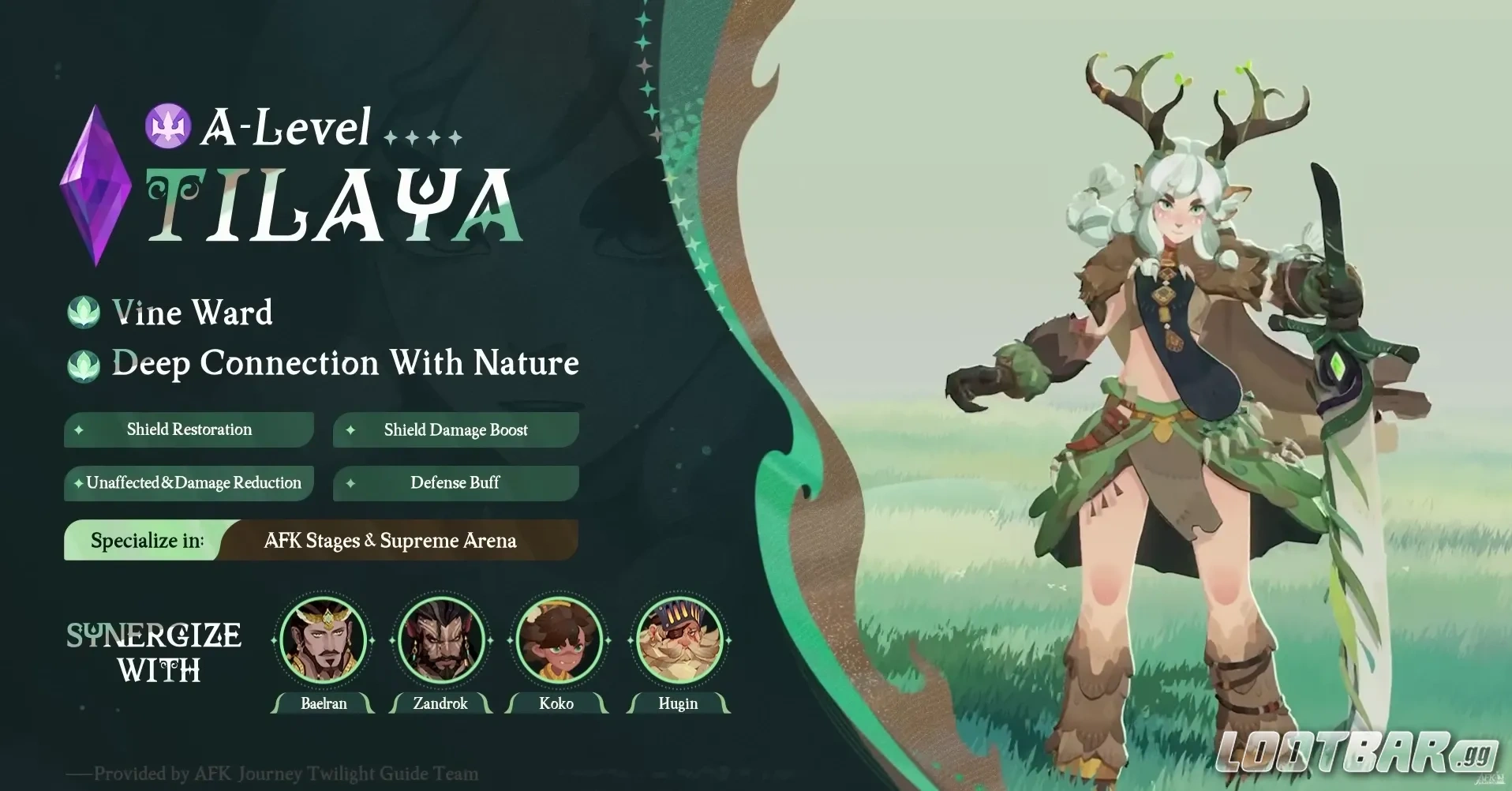Choose the Shield Restoration tag
Screen dimensions: 1512x791
tap(189, 429)
